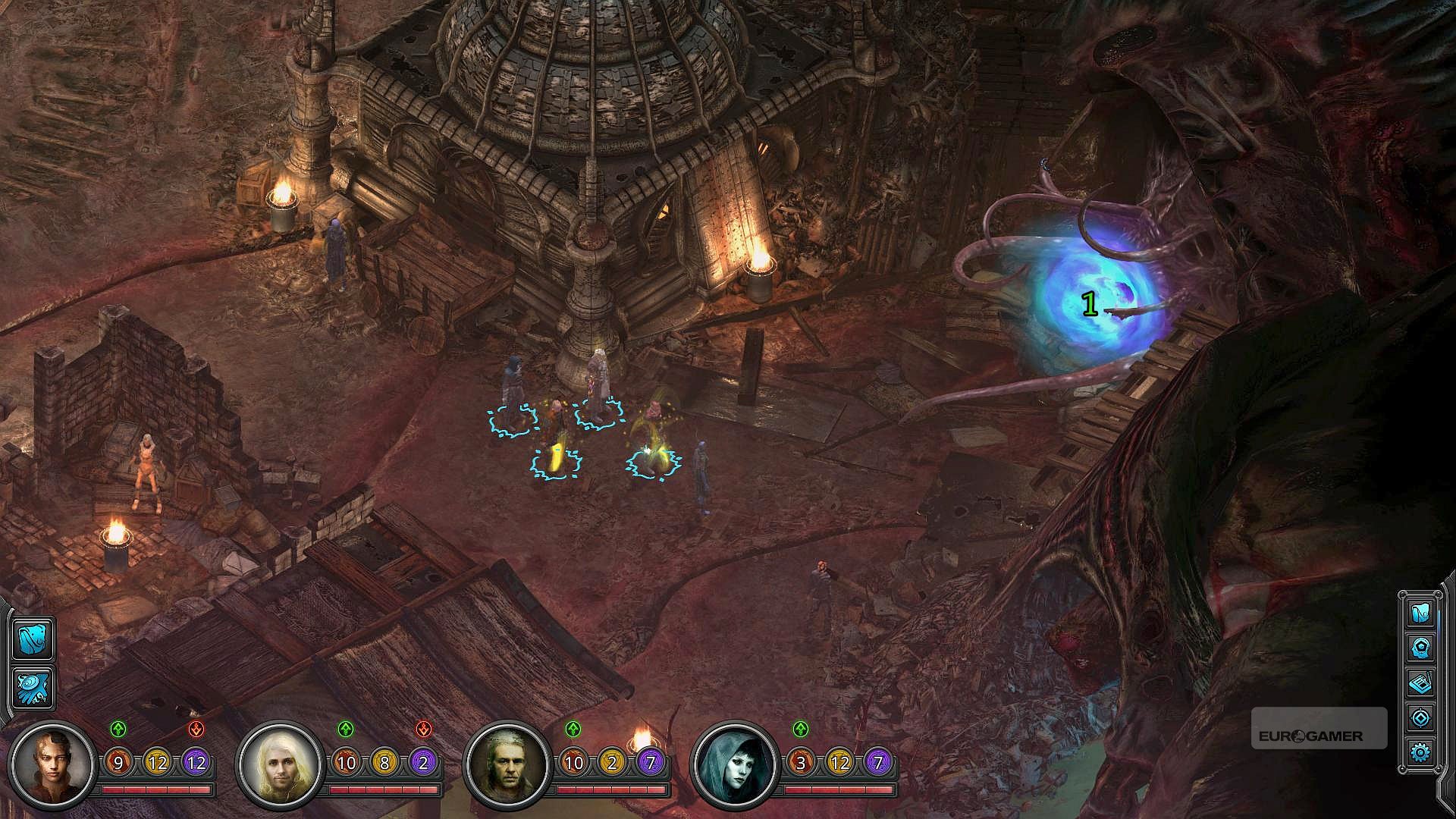The width and height of the screenshot is (1456, 819).
Task: Click the top-left blue creature ability button
Action: (x=33, y=639)
